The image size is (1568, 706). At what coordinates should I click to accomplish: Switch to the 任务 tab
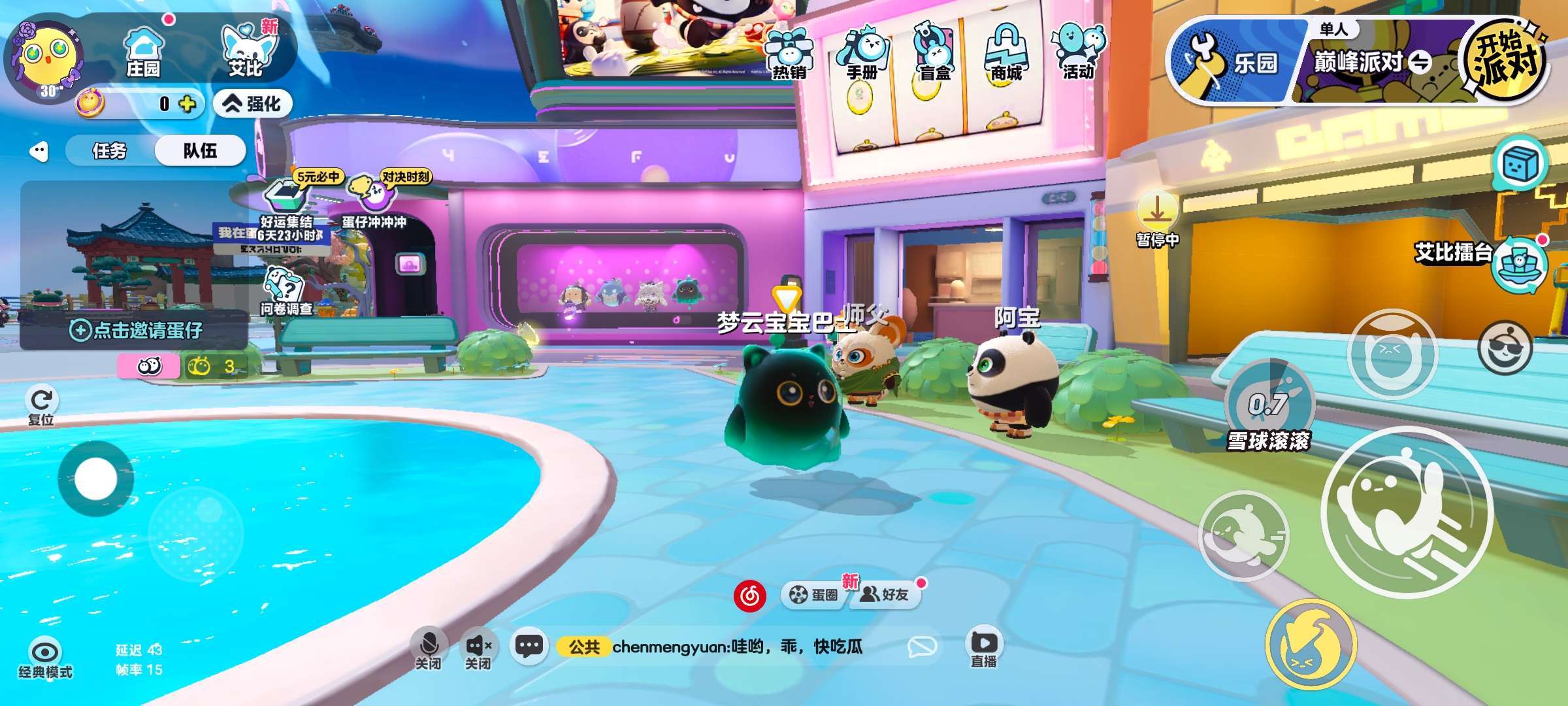coord(110,151)
